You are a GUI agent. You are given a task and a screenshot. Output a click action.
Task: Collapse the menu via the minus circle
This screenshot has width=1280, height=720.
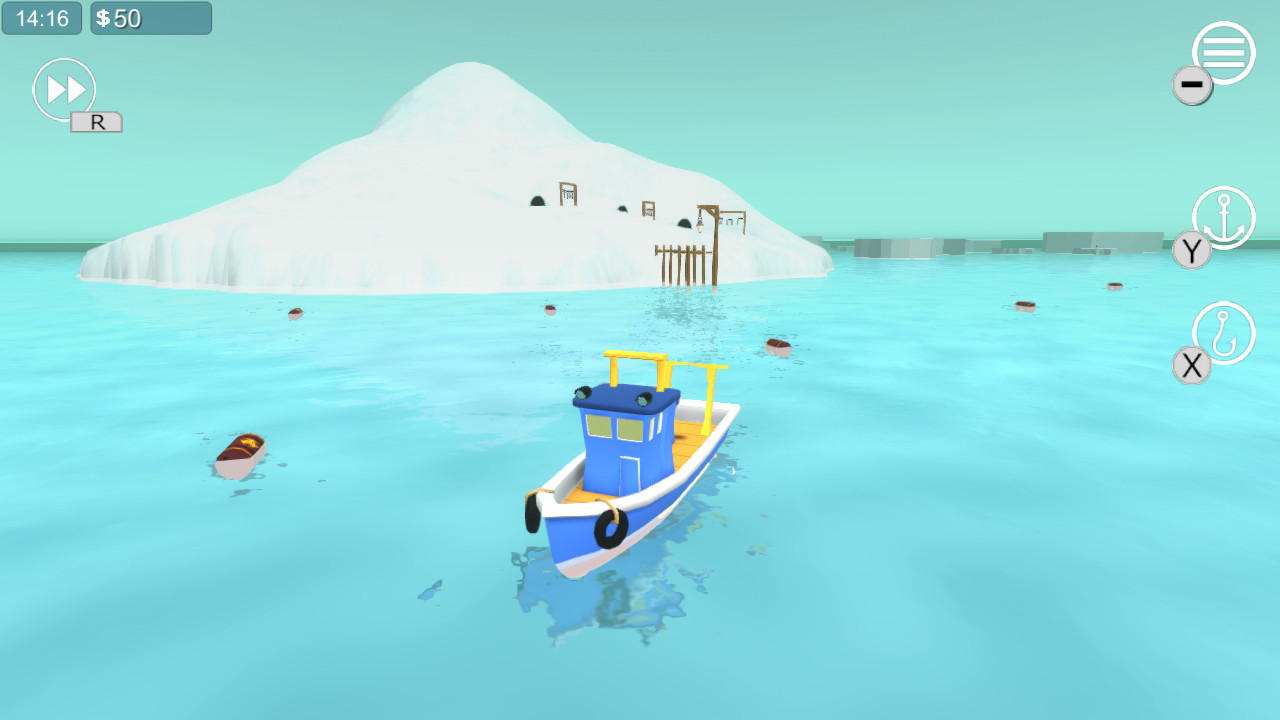(1191, 85)
